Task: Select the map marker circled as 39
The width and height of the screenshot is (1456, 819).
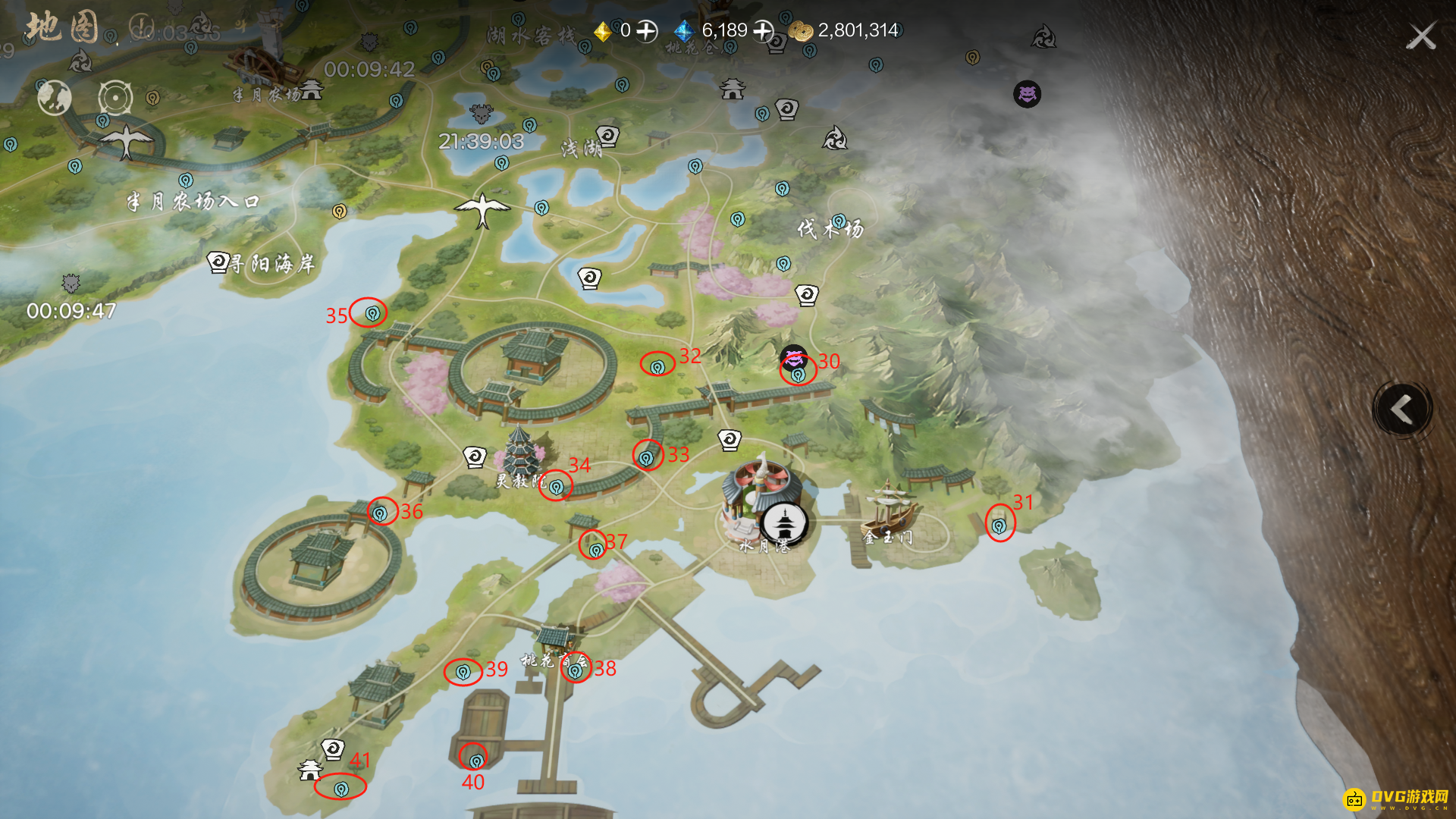Action: point(463,672)
